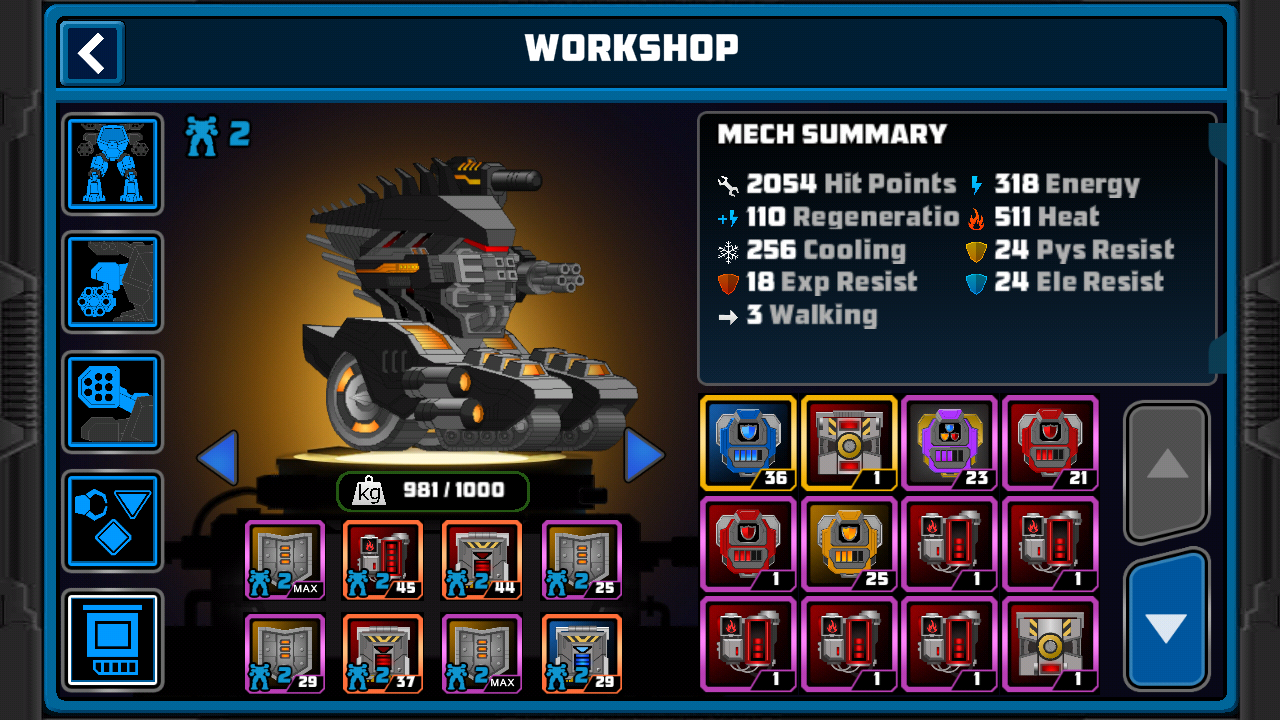Show the next mech with right arrow
The width and height of the screenshot is (1280, 720).
click(x=644, y=456)
